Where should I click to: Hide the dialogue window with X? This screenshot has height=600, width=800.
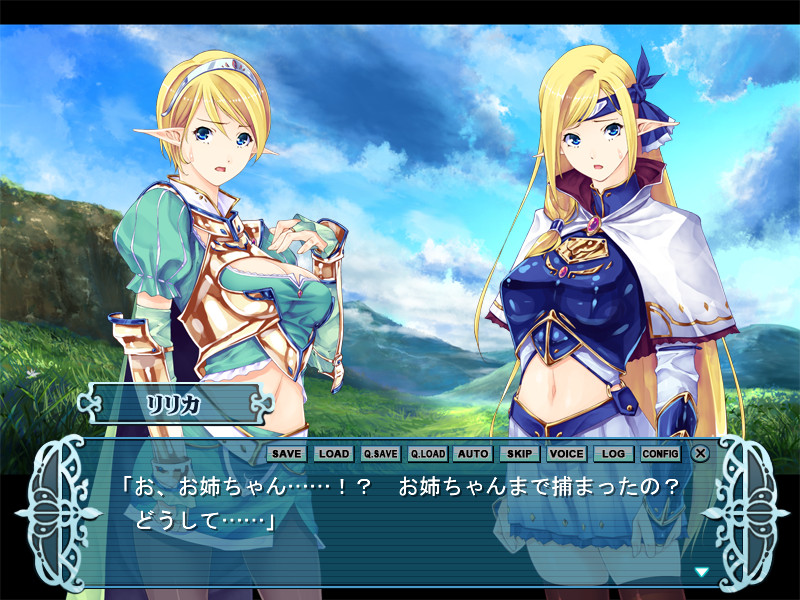pyautogui.click(x=701, y=453)
